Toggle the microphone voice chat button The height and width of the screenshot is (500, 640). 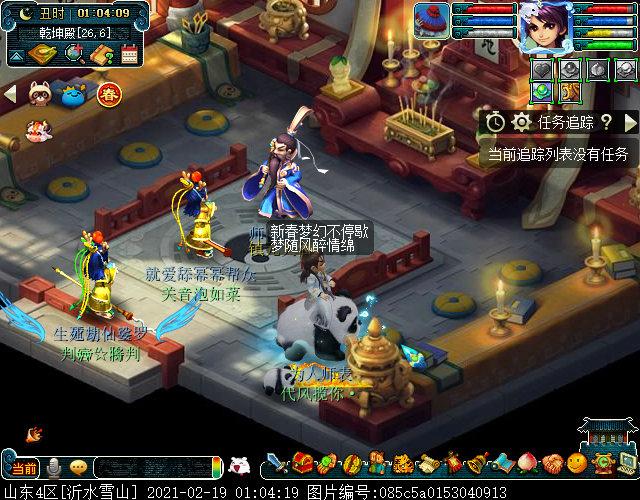53,468
